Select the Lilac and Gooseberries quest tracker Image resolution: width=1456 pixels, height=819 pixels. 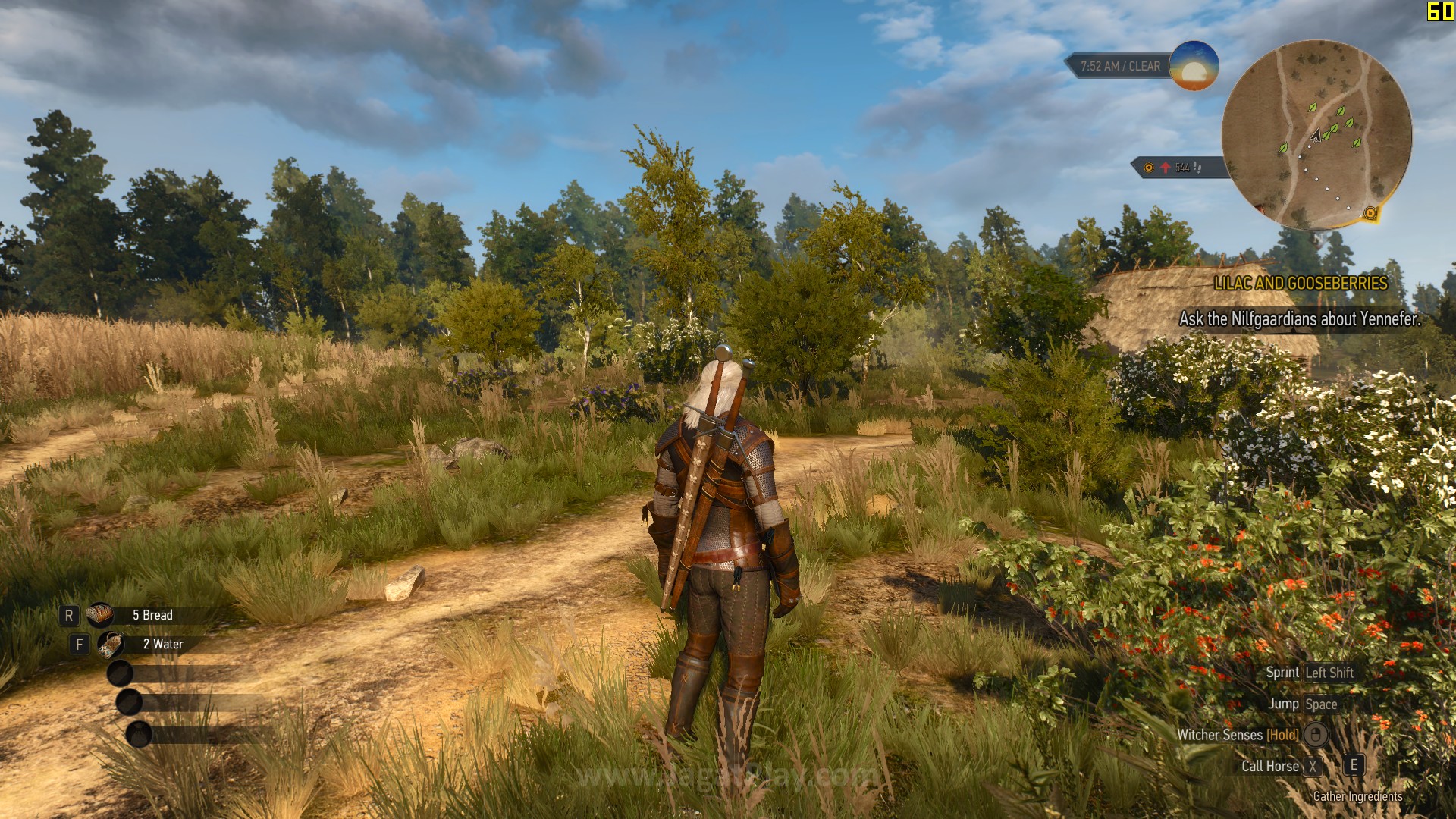pyautogui.click(x=1300, y=284)
